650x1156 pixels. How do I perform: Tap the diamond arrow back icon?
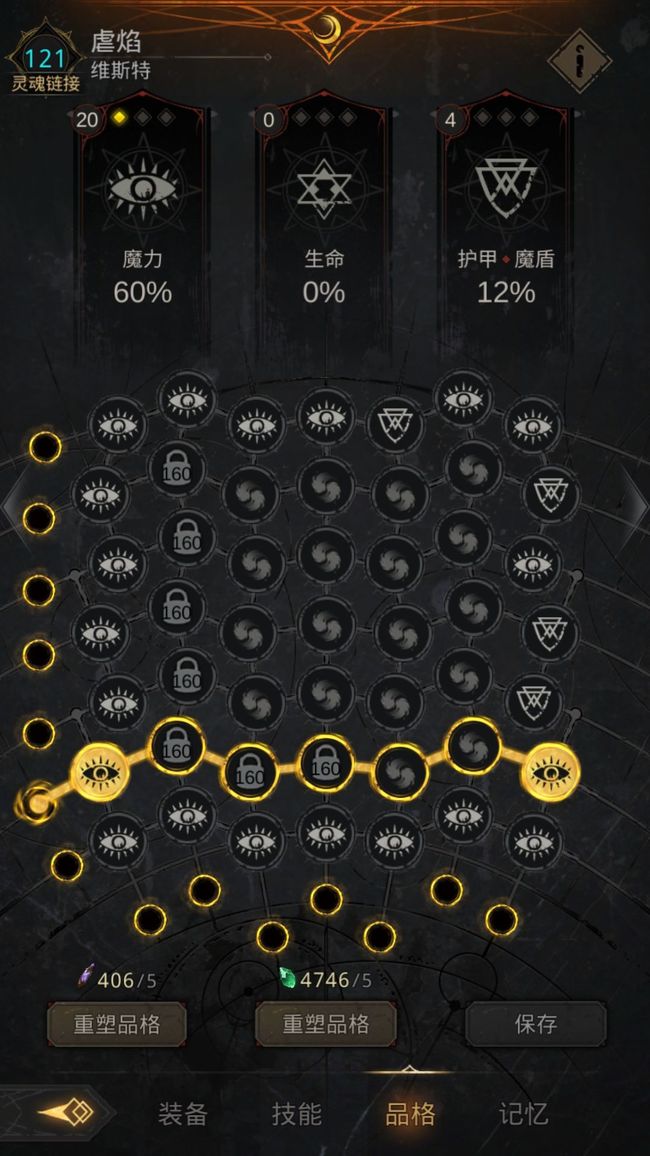point(66,1112)
